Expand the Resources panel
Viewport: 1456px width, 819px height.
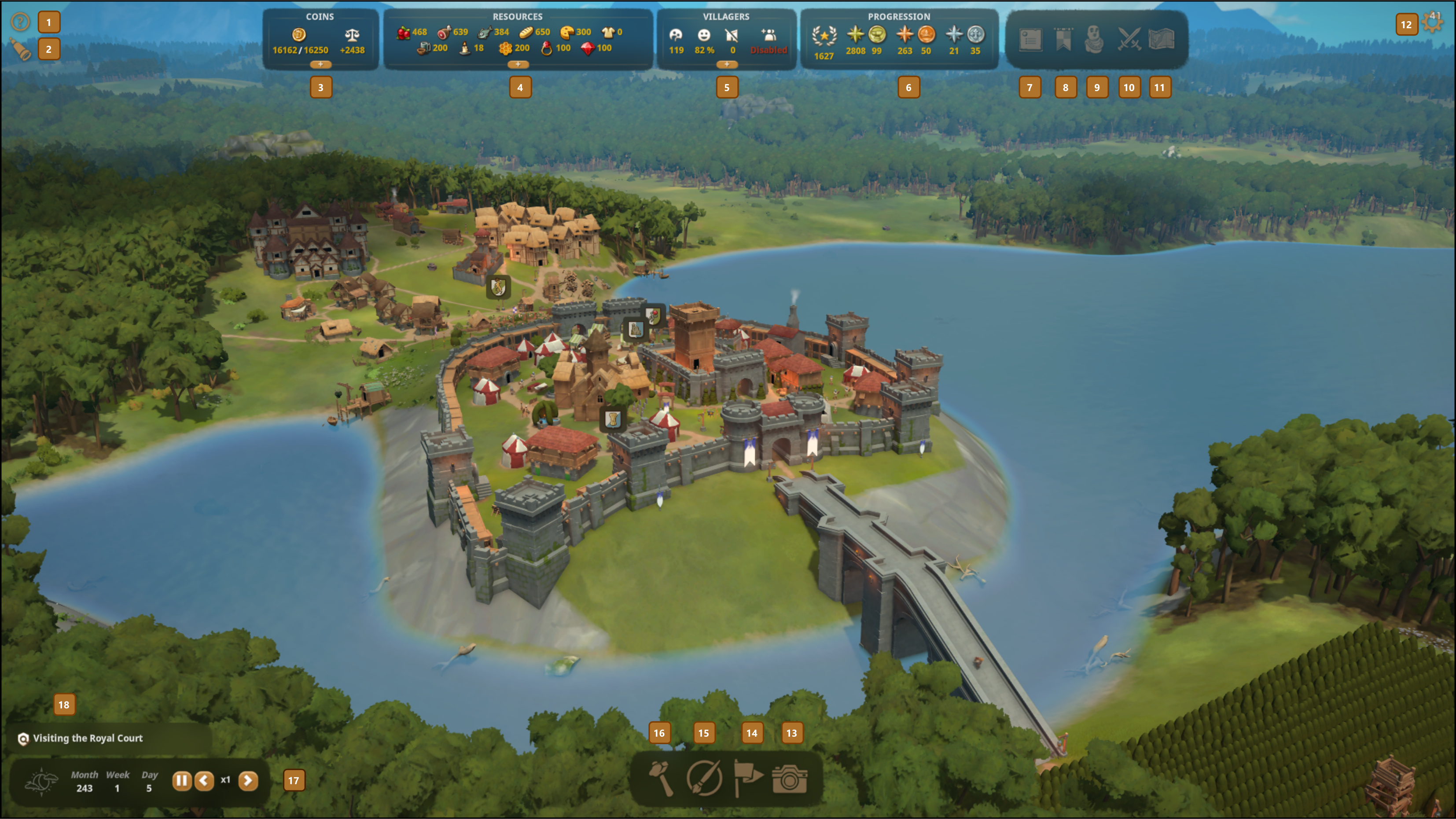518,64
